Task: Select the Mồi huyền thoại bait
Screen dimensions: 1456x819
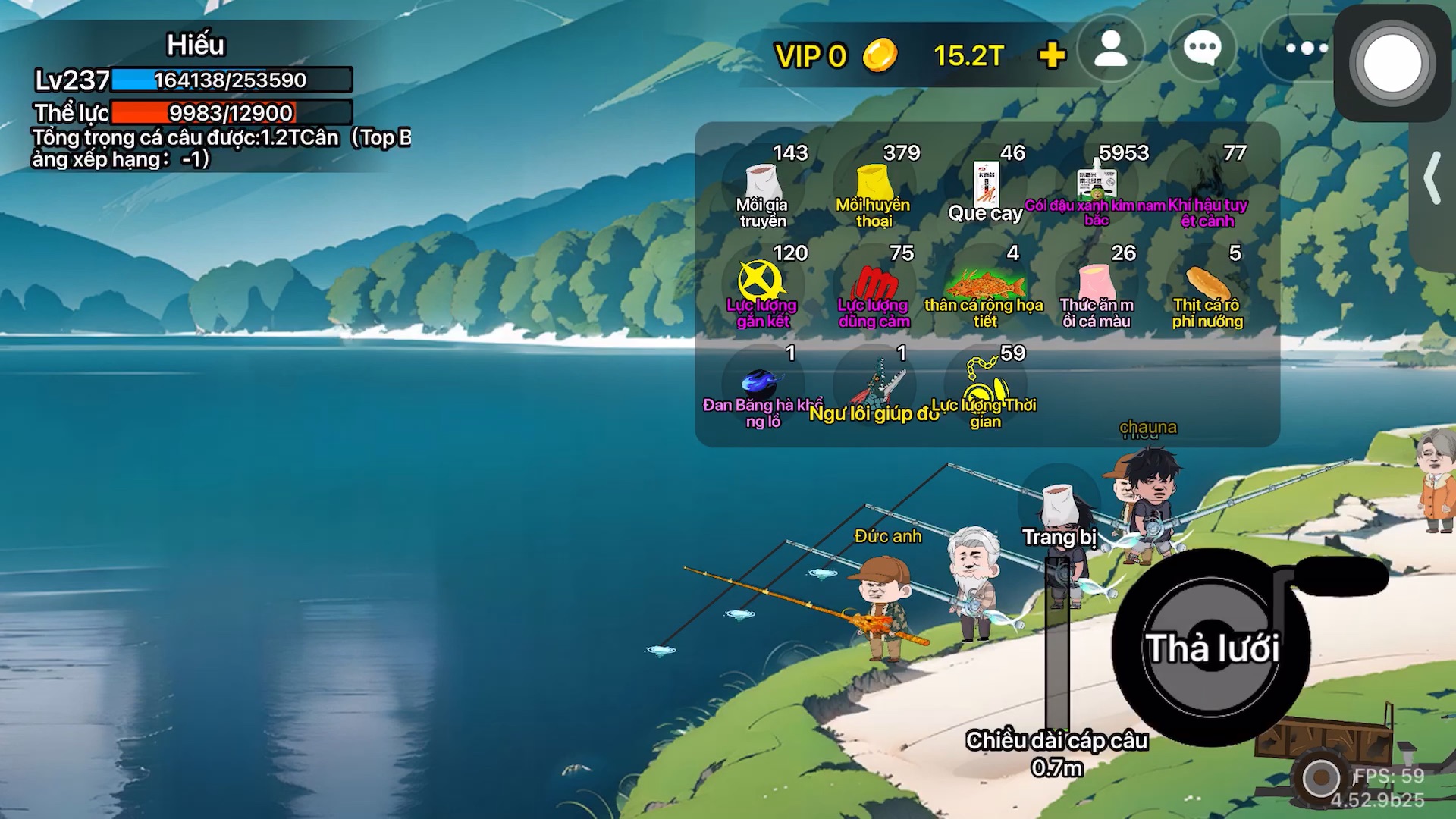Action: [874, 186]
